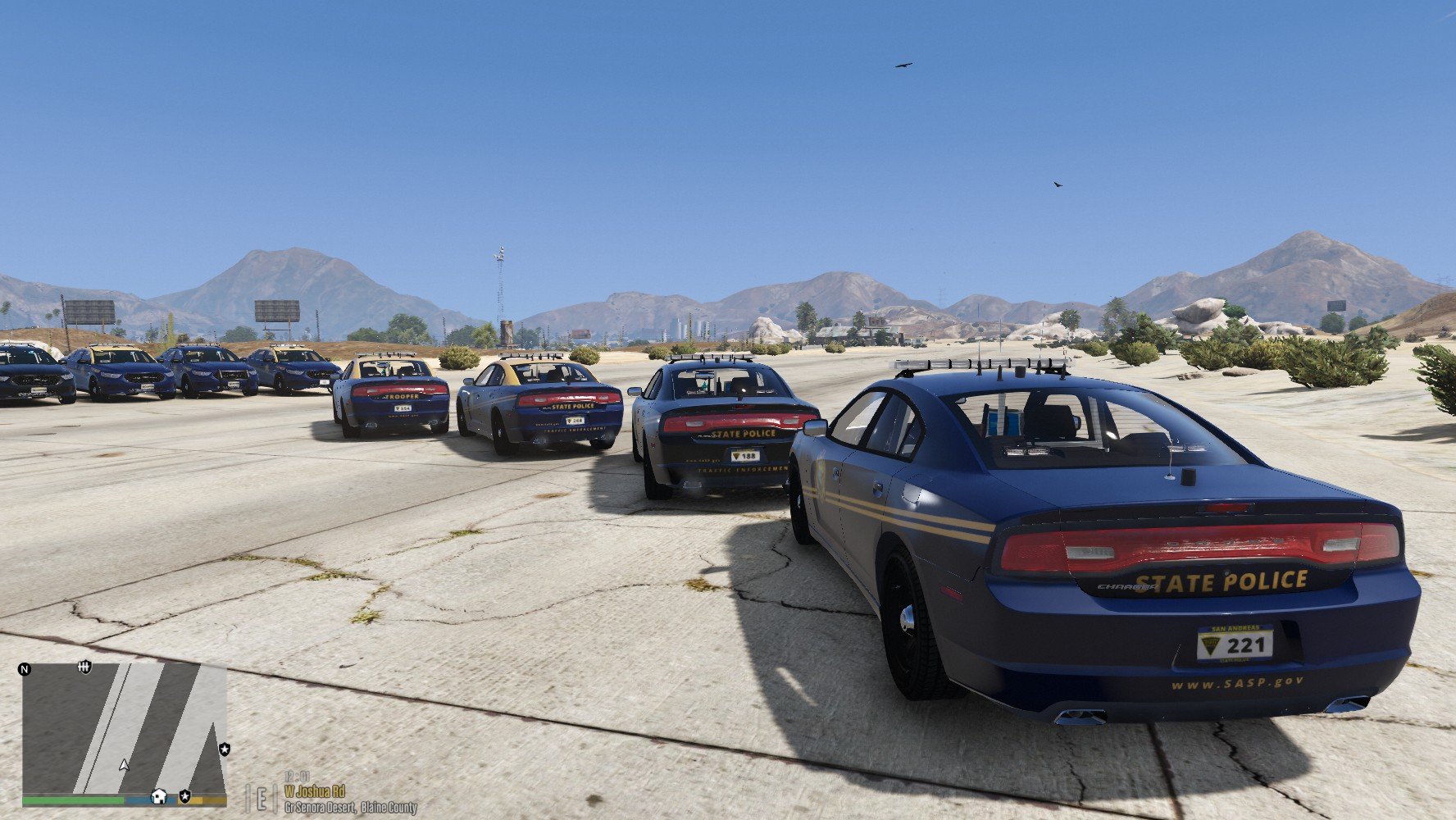Screen dimensions: 1456x820
Task: Select the white house blip on the minimap
Action: (x=159, y=796)
